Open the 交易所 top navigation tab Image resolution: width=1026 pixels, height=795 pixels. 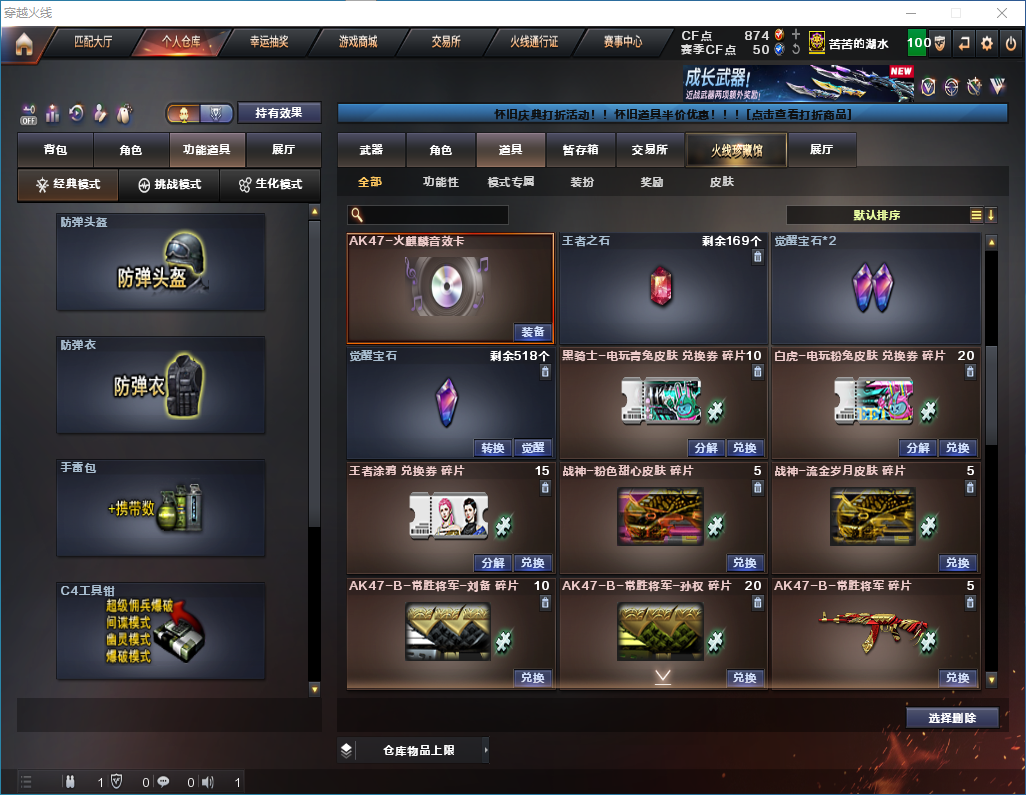click(x=446, y=42)
